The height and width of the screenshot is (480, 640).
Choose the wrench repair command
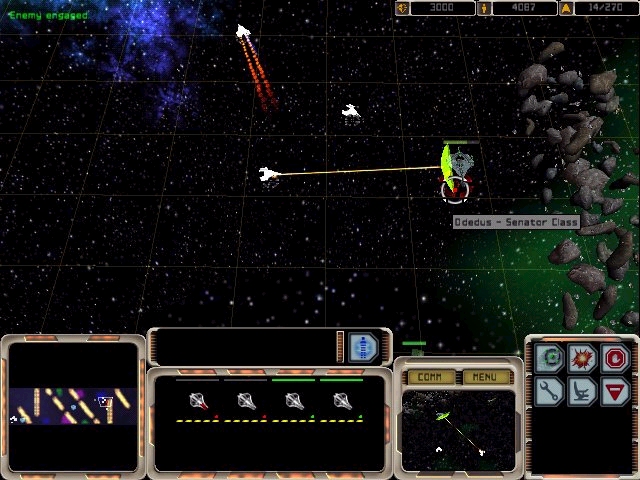[548, 390]
